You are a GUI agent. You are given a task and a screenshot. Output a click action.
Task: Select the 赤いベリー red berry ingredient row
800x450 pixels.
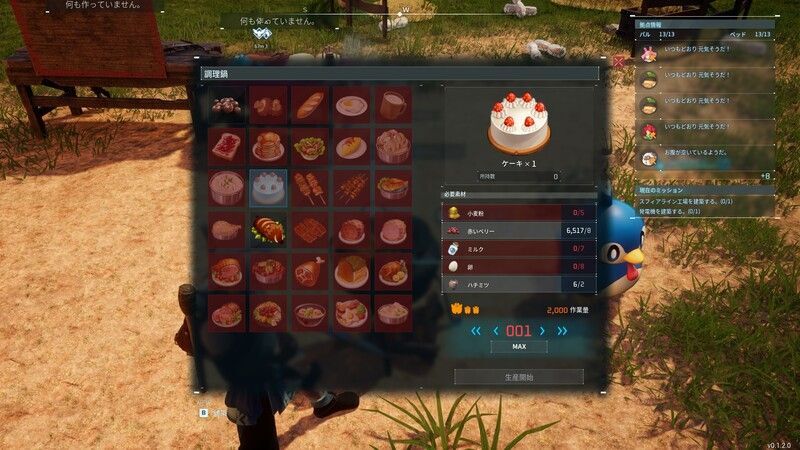click(x=519, y=230)
